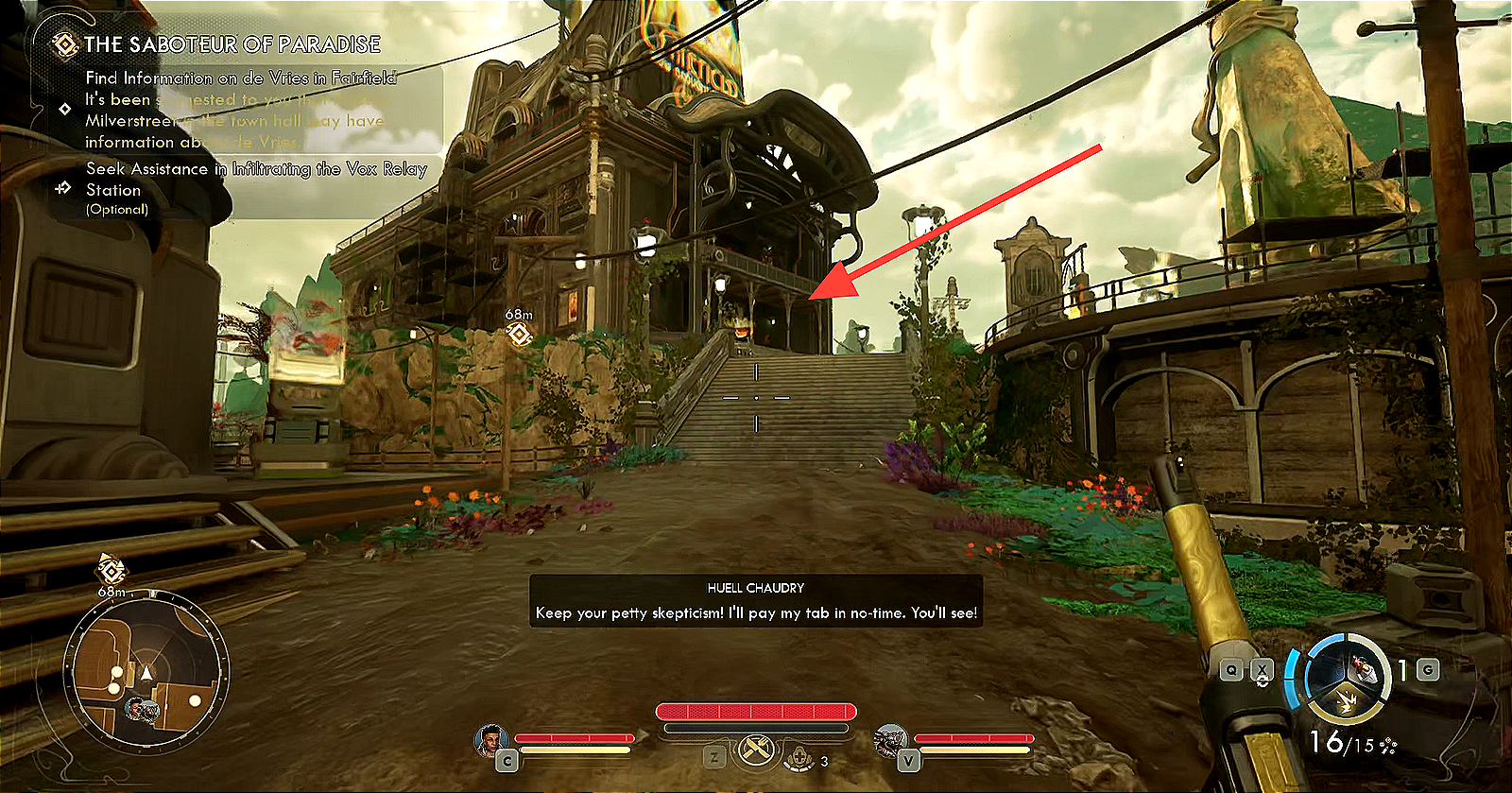
Task: Click the 68m quest waypoint marker in the scene
Action: pos(518,334)
